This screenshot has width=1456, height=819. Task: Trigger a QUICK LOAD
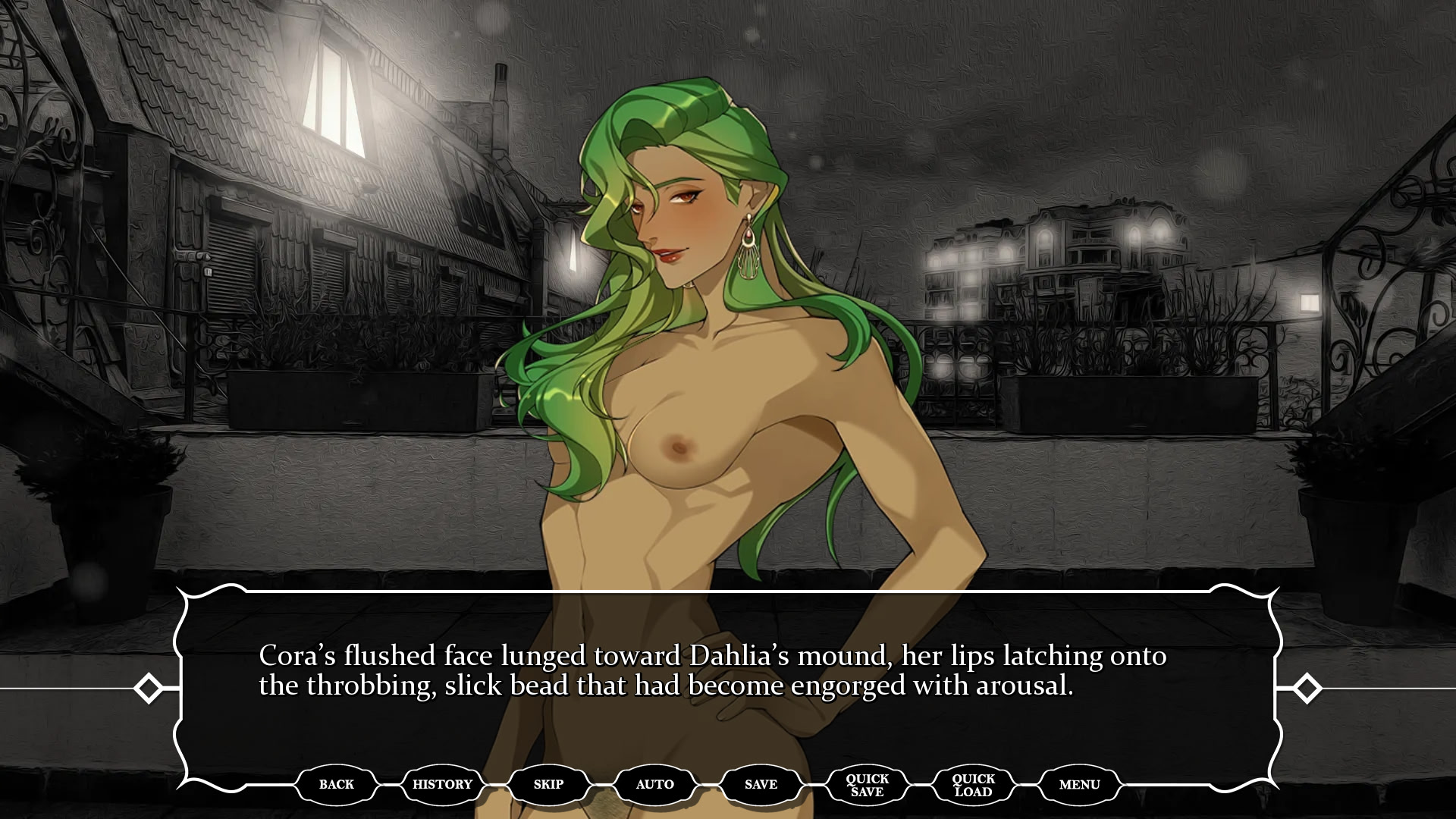tap(973, 784)
